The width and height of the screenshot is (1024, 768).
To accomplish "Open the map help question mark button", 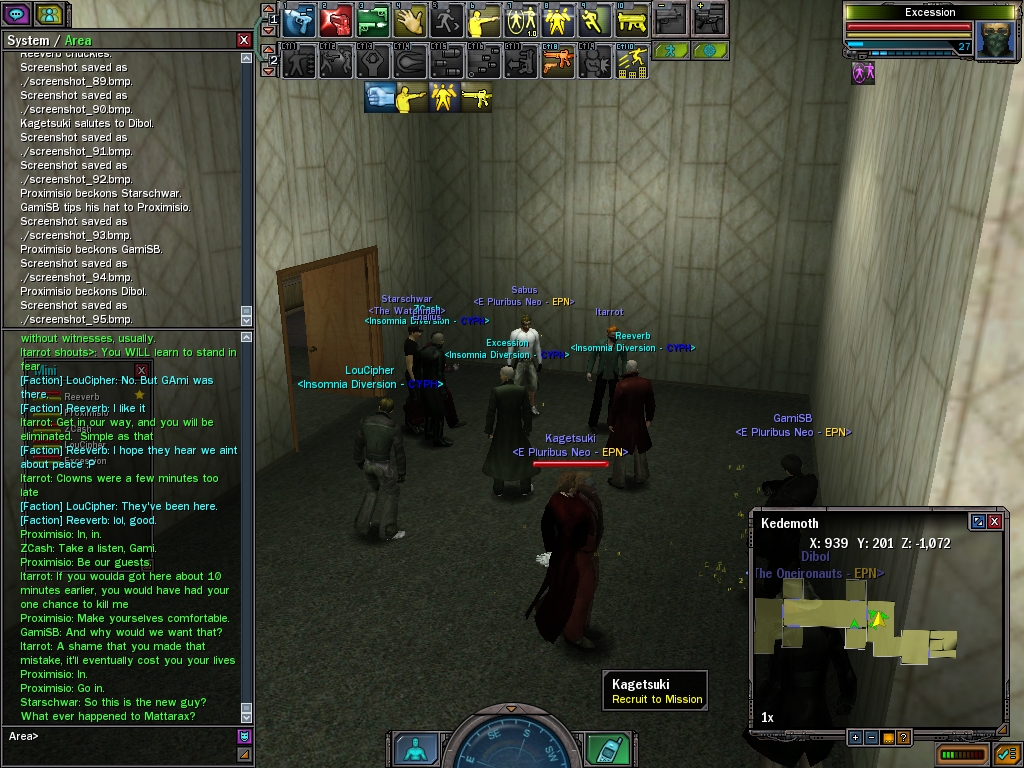I will tap(903, 738).
